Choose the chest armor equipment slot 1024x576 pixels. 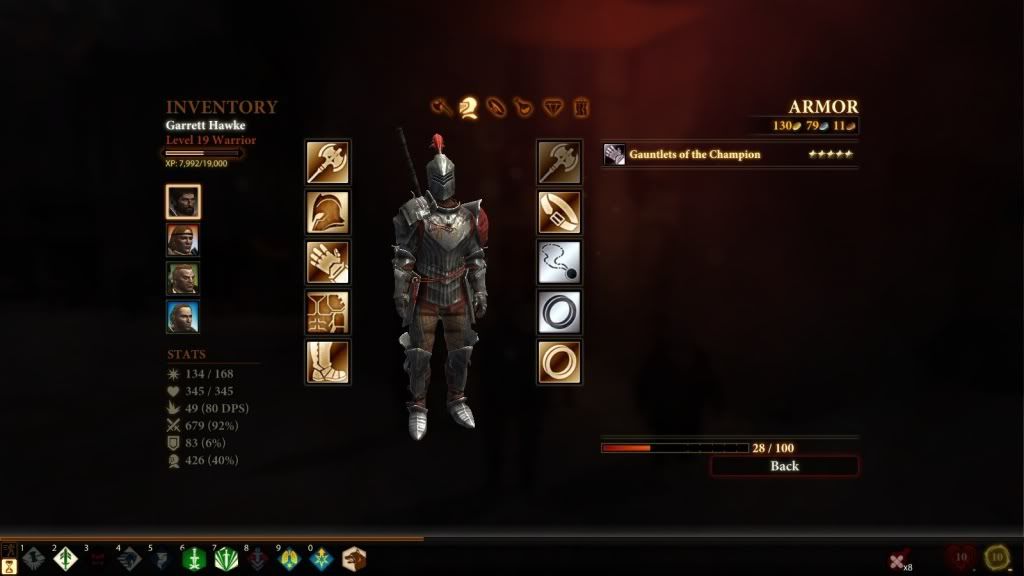point(328,312)
